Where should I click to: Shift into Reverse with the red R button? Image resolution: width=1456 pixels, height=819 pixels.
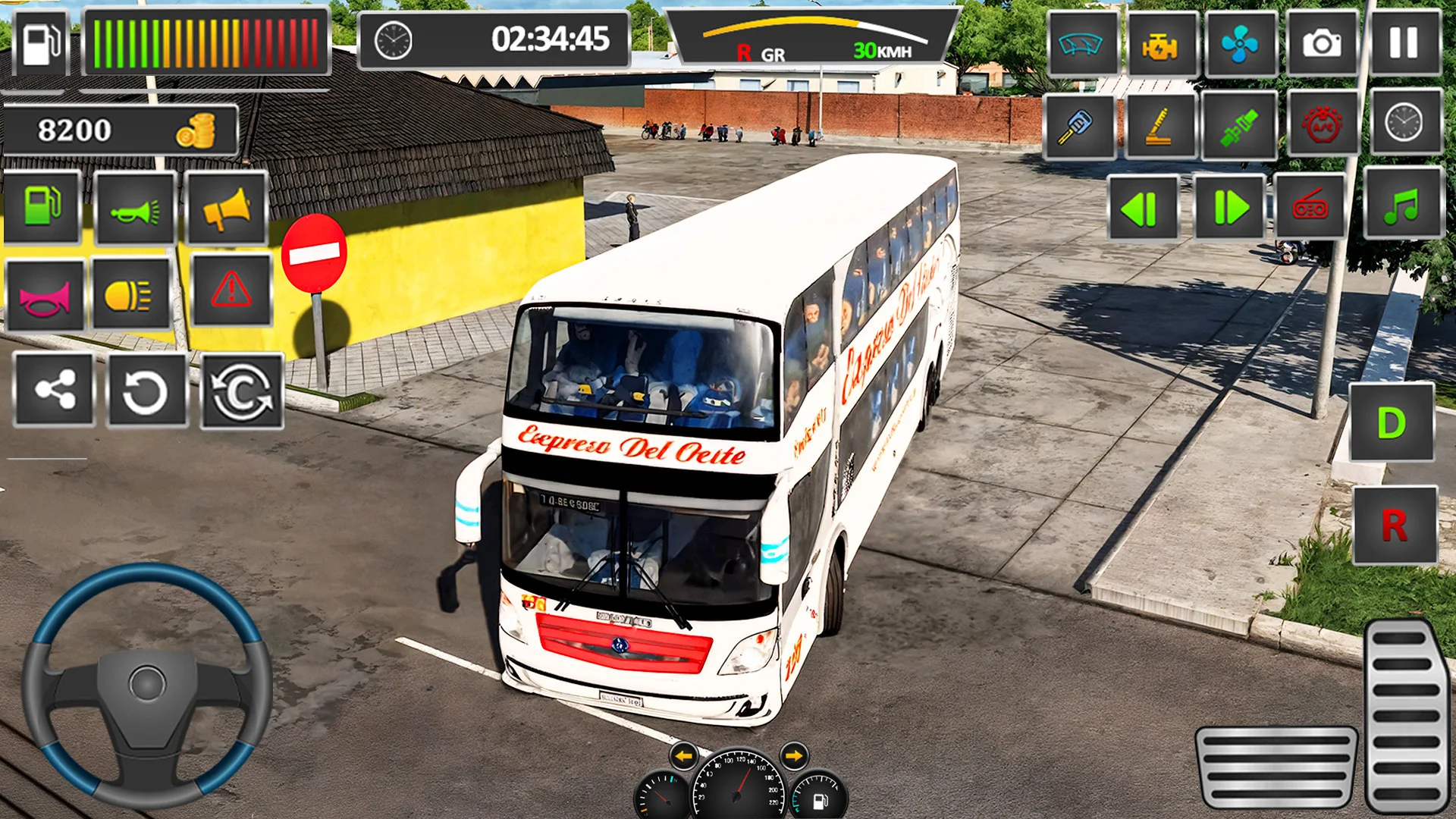click(1394, 526)
